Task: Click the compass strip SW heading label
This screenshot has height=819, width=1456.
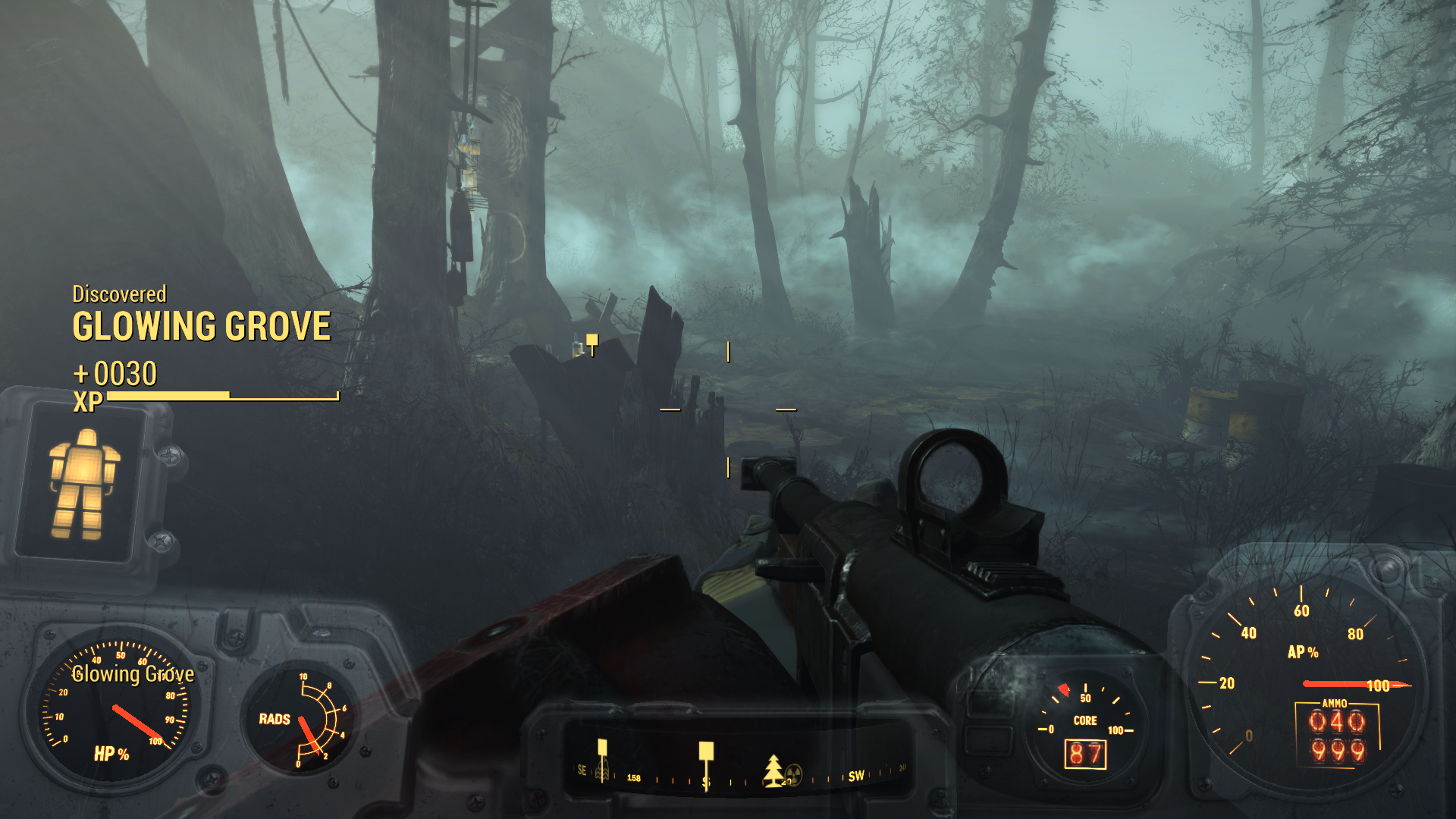Action: tap(856, 776)
